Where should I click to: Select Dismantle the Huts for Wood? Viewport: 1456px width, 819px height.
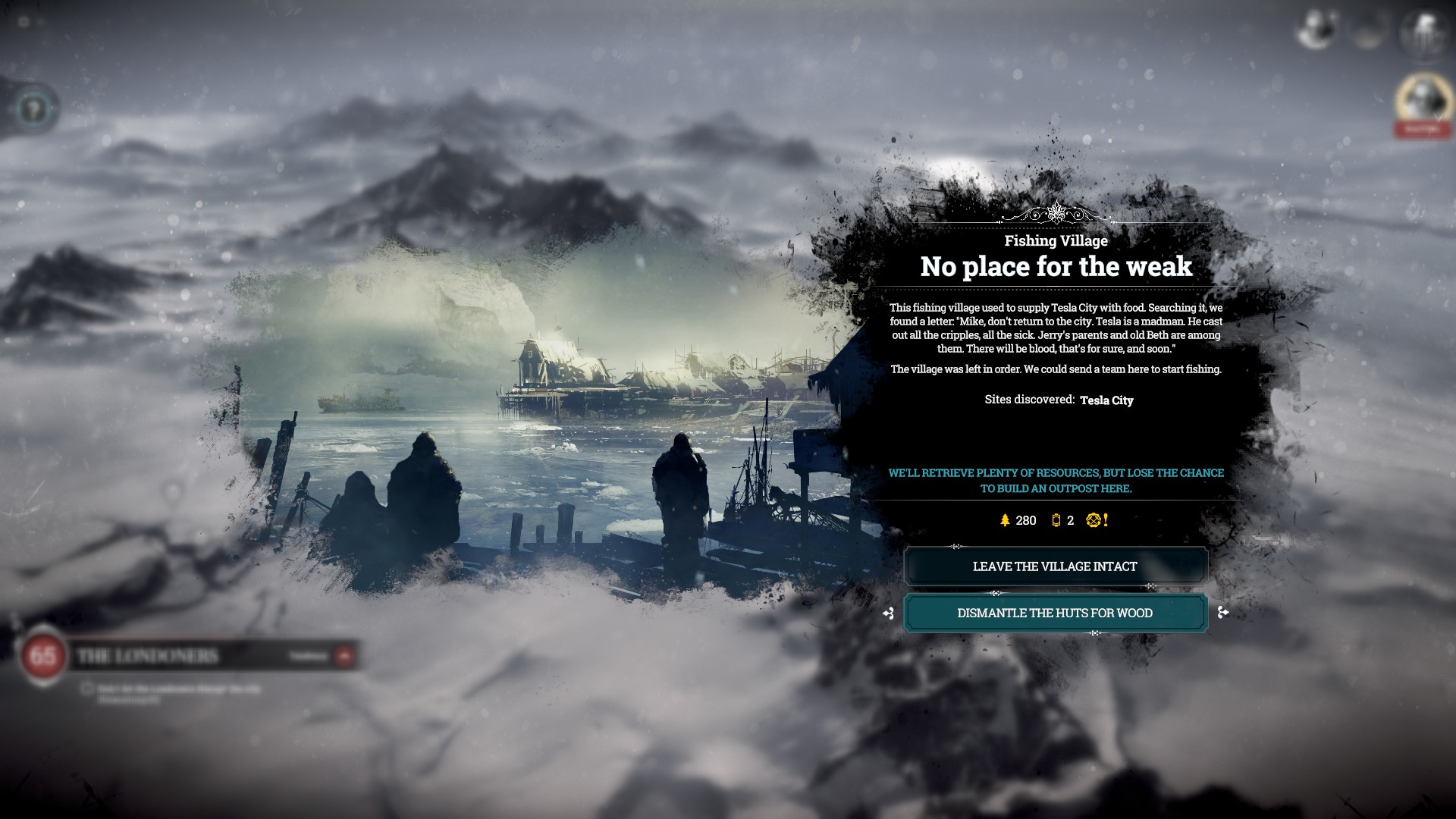point(1055,613)
